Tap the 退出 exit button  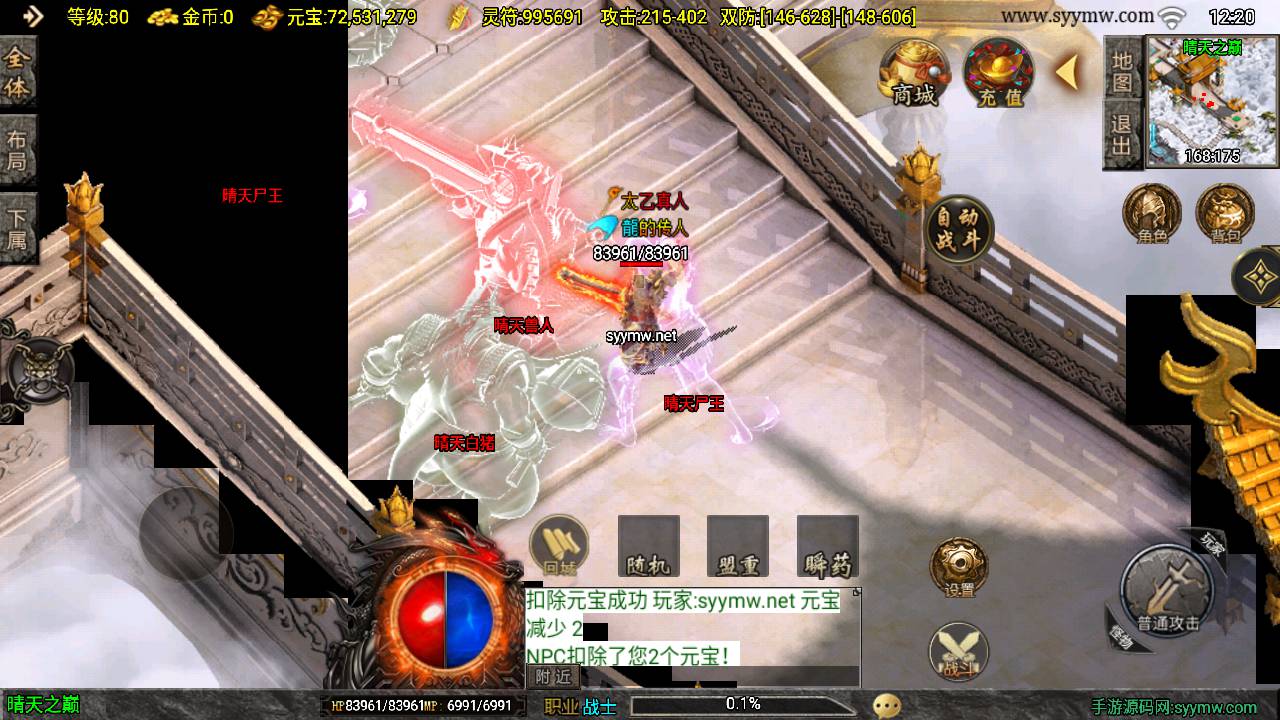(x=1122, y=137)
